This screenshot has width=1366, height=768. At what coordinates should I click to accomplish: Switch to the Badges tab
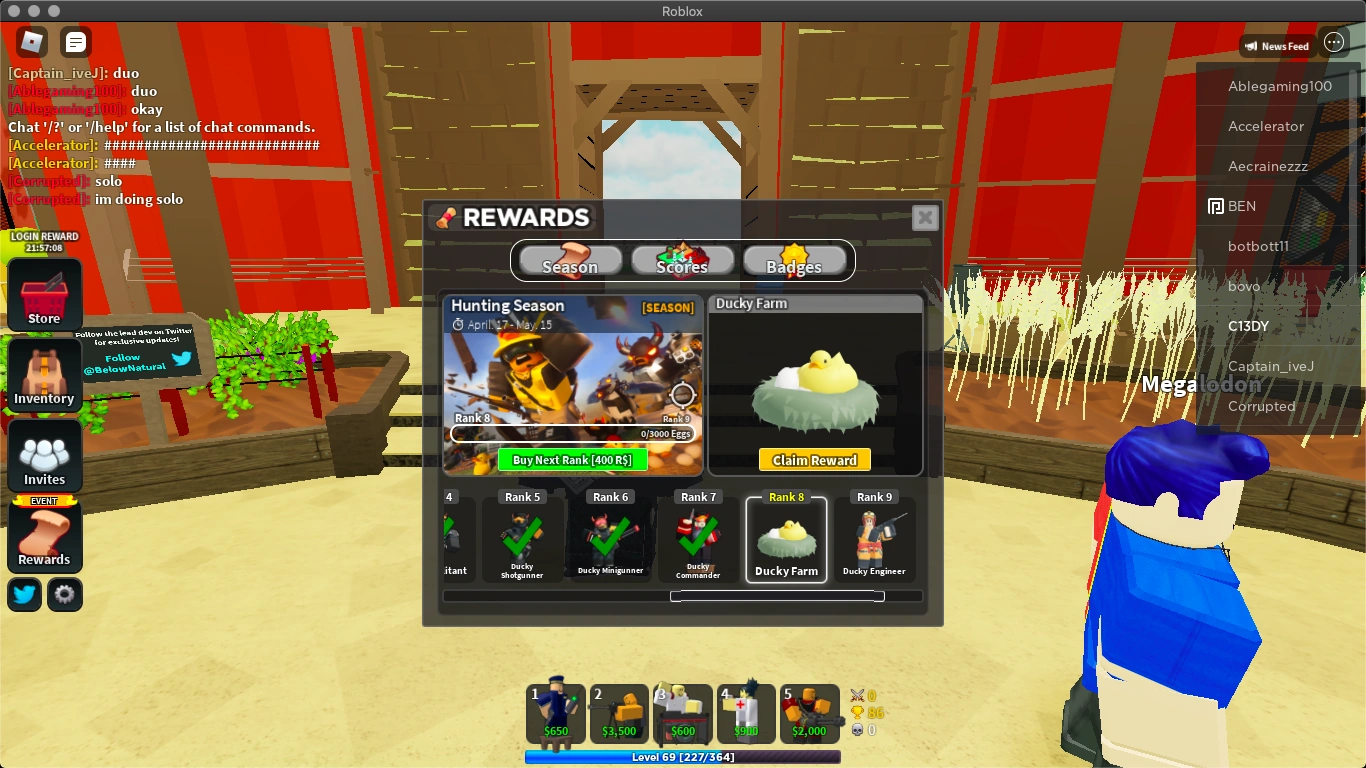[795, 264]
